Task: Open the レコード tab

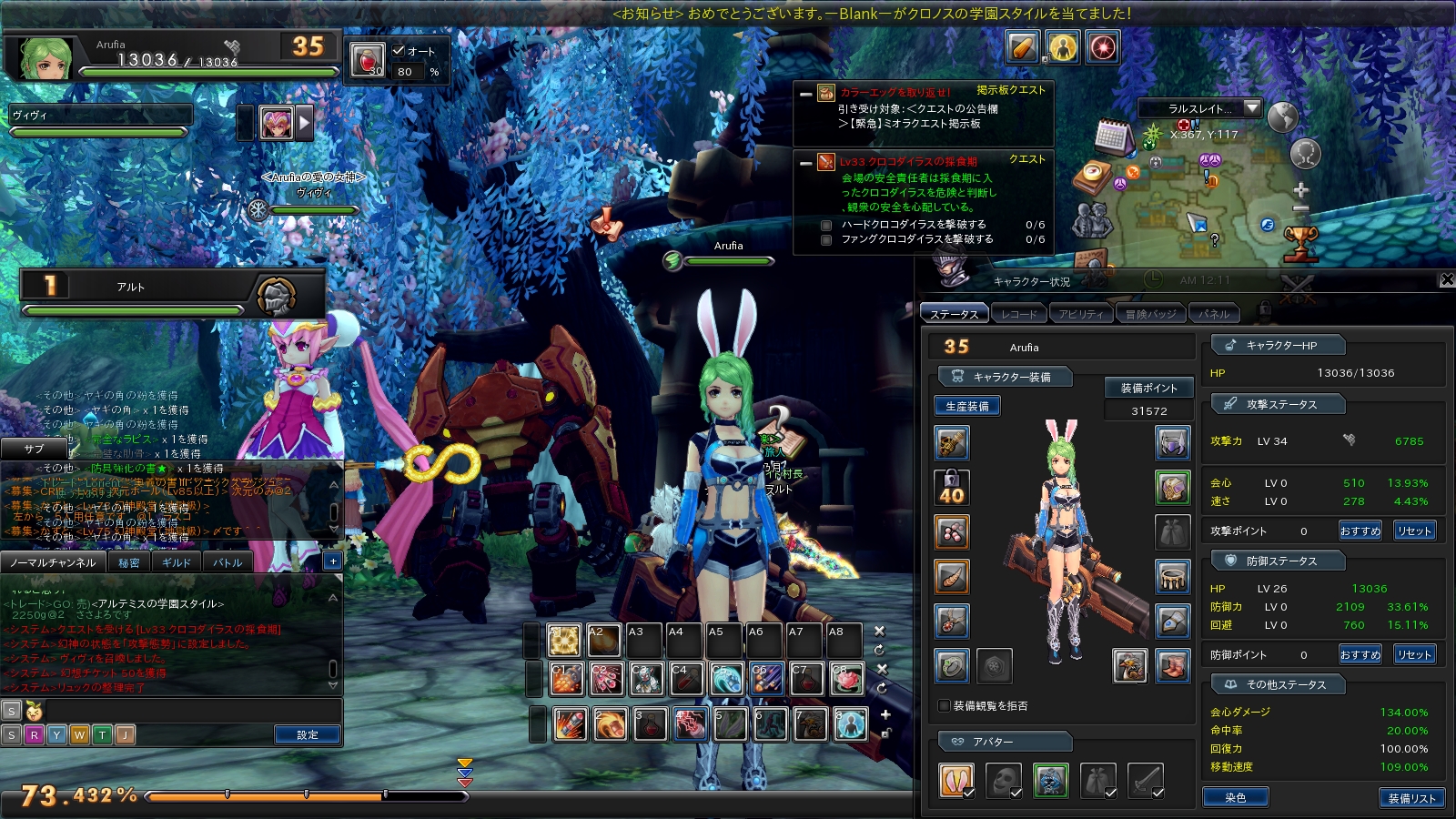Action: (1018, 314)
